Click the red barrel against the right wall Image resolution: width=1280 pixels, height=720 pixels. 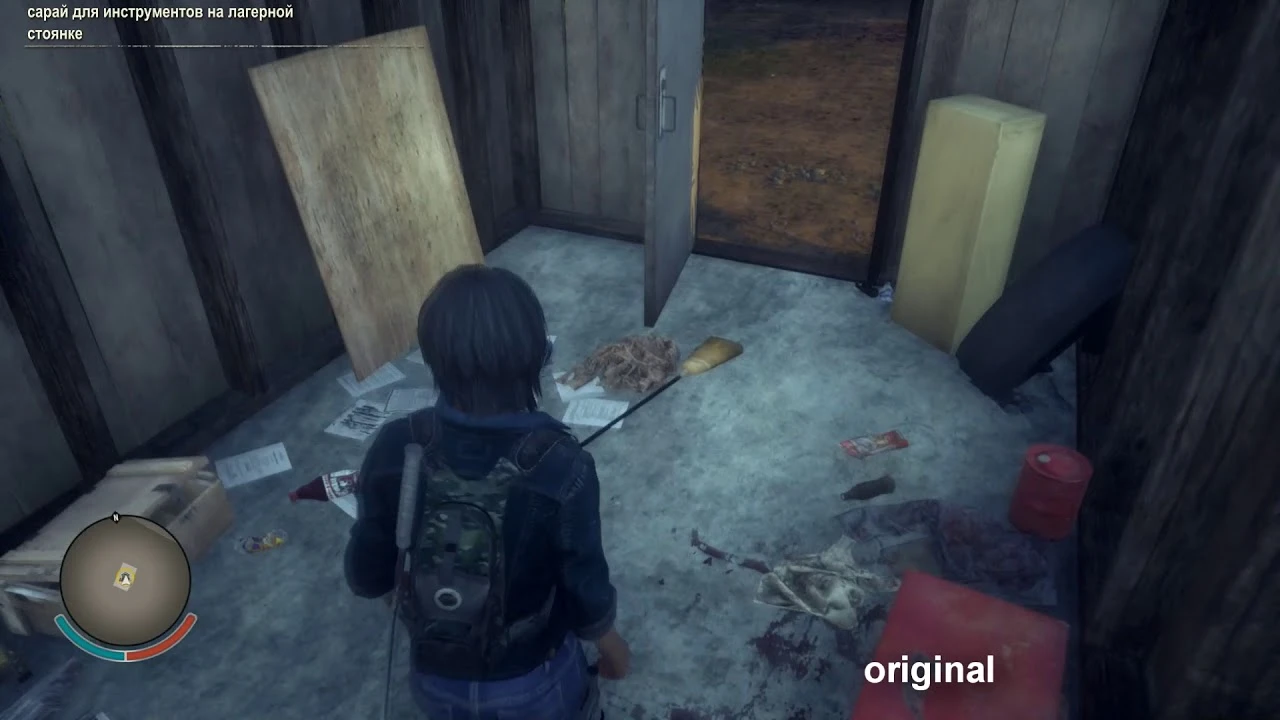coord(1050,490)
